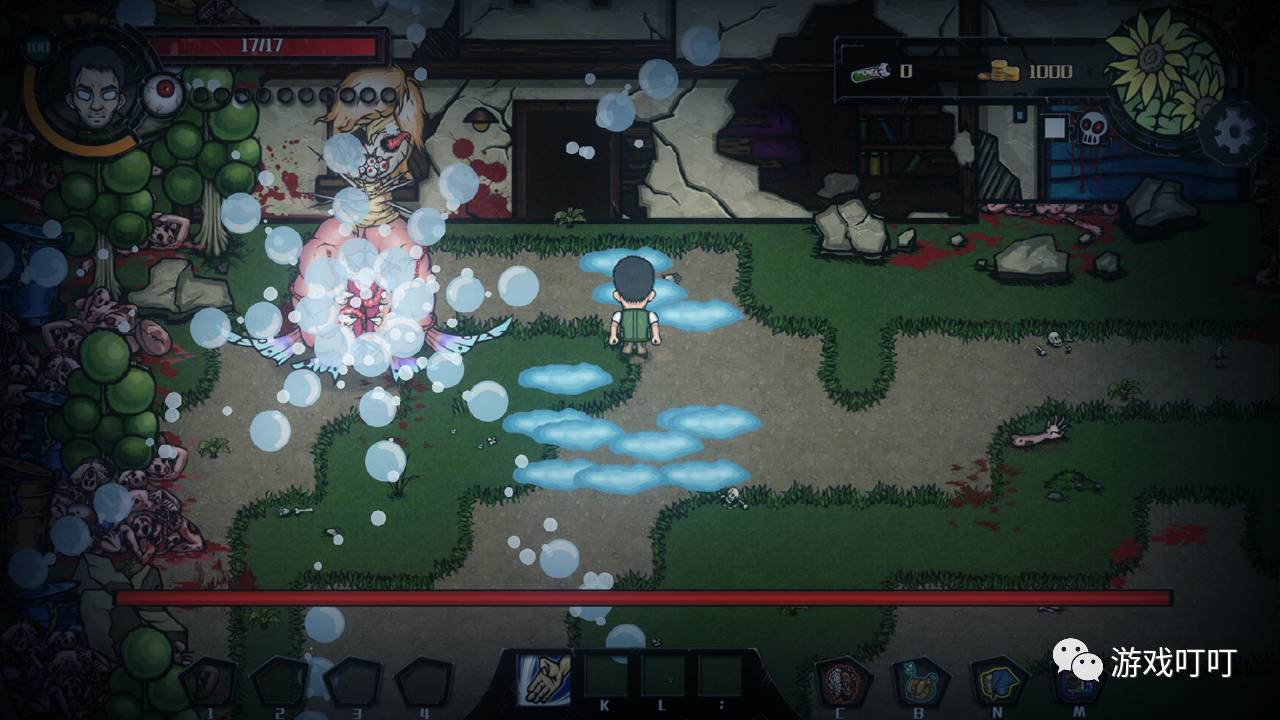The width and height of the screenshot is (1280, 720).
Task: Select the pentagon item slot numbered 1
Action: point(209,682)
